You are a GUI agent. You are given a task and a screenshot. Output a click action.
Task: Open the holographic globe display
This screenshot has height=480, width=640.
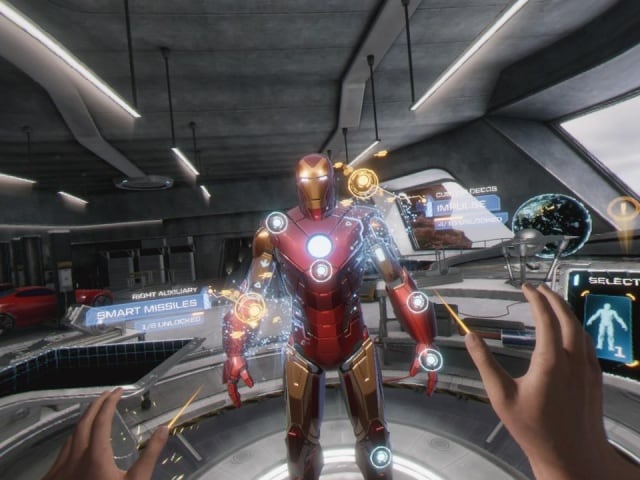550,225
